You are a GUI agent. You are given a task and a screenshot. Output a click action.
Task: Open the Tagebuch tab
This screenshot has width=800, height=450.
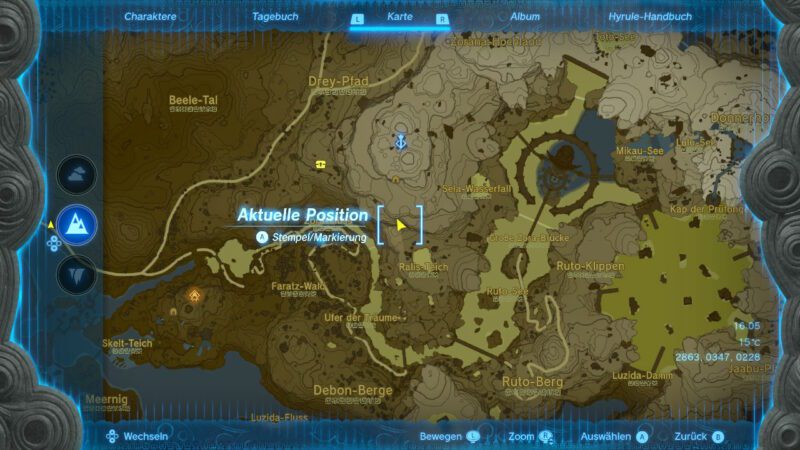click(273, 17)
